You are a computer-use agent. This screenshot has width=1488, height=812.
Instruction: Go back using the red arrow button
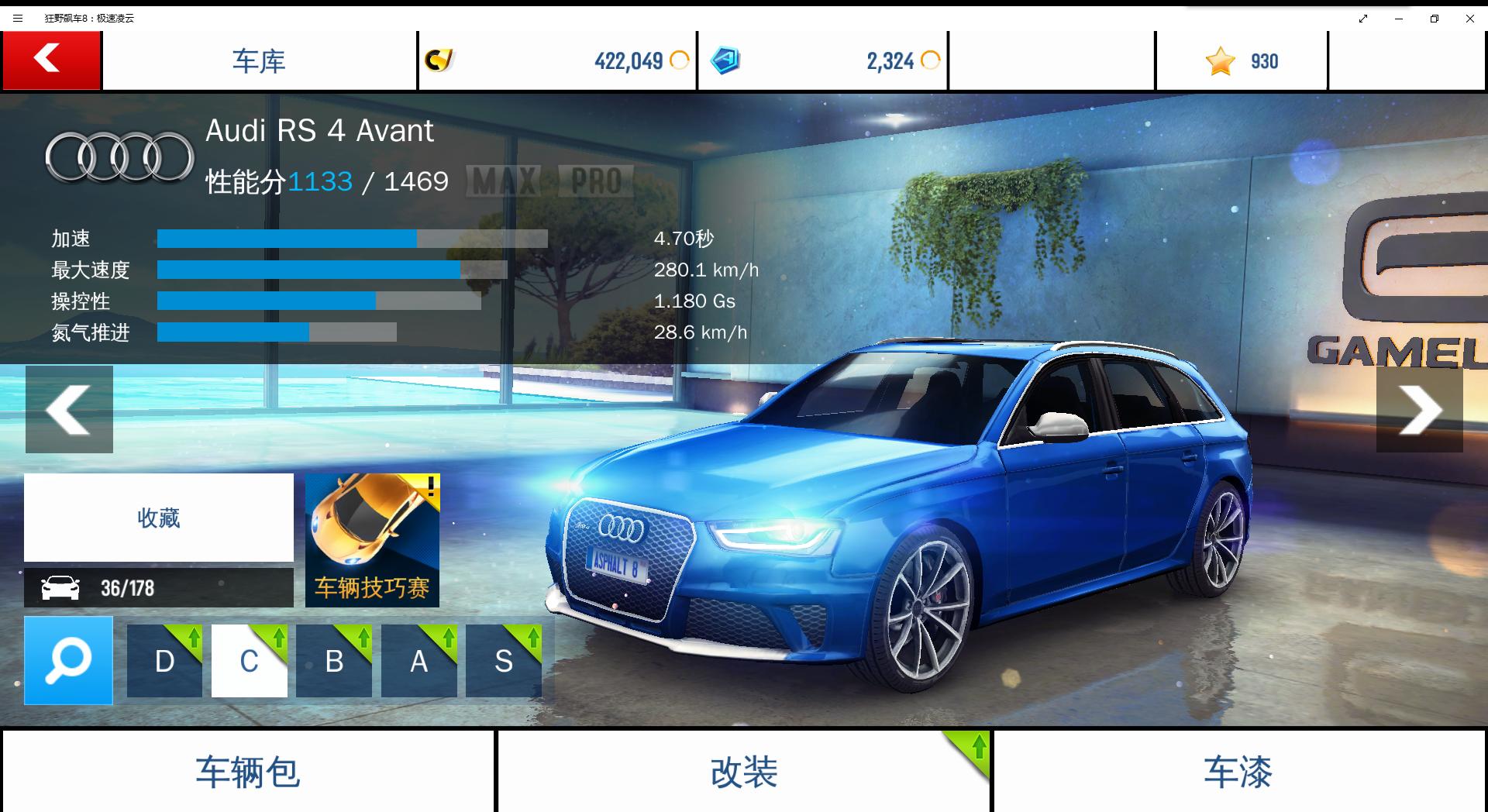pos(51,60)
